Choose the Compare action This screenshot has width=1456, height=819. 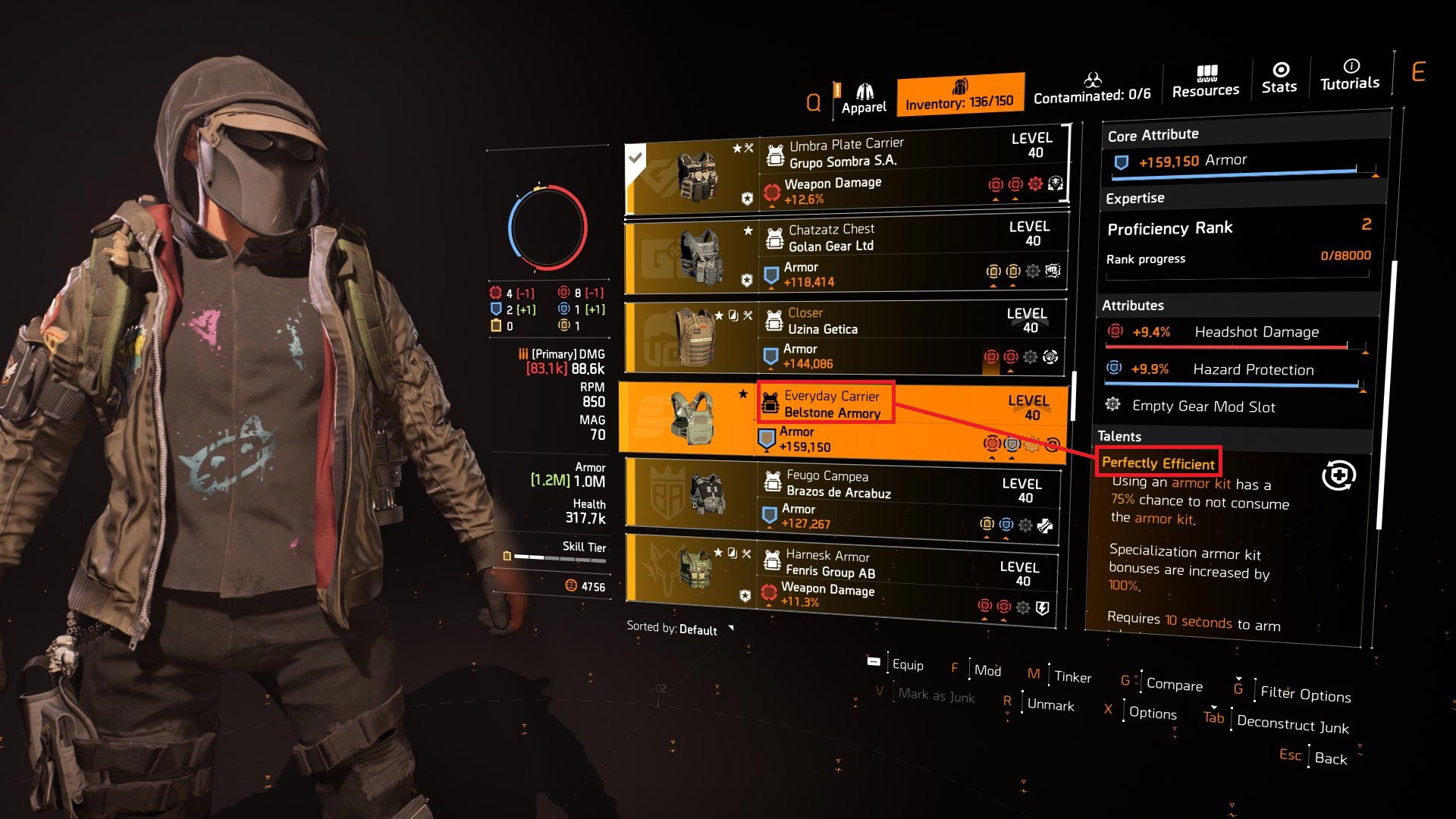tap(1173, 684)
